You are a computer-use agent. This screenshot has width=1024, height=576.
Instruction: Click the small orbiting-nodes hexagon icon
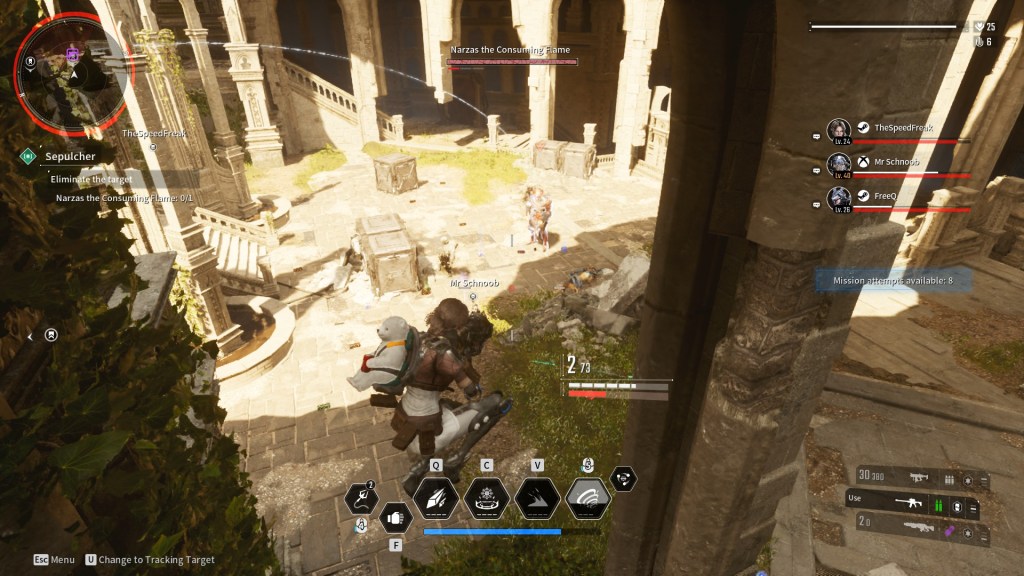tap(623, 479)
